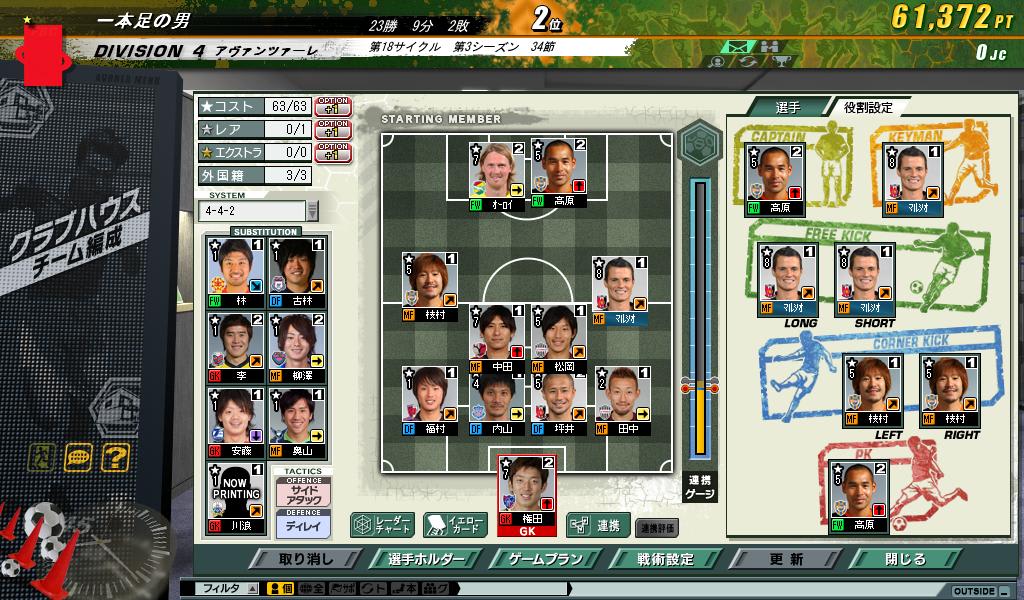This screenshot has height=600, width=1024.
Task: Click the 更新 update button
Action: tap(787, 559)
